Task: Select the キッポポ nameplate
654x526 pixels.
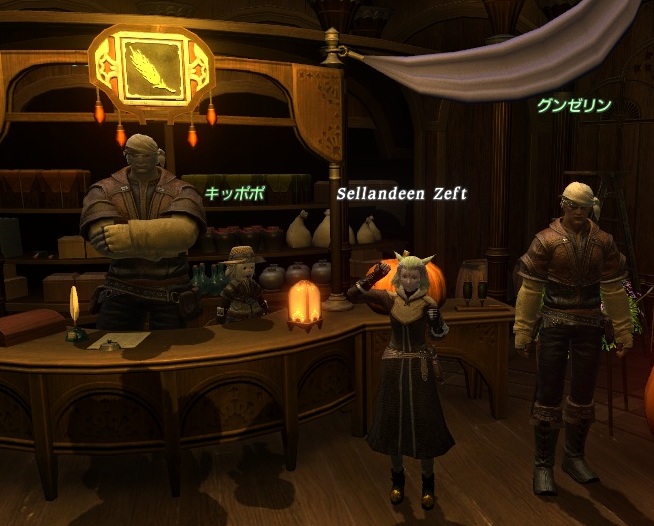Action: click(235, 193)
